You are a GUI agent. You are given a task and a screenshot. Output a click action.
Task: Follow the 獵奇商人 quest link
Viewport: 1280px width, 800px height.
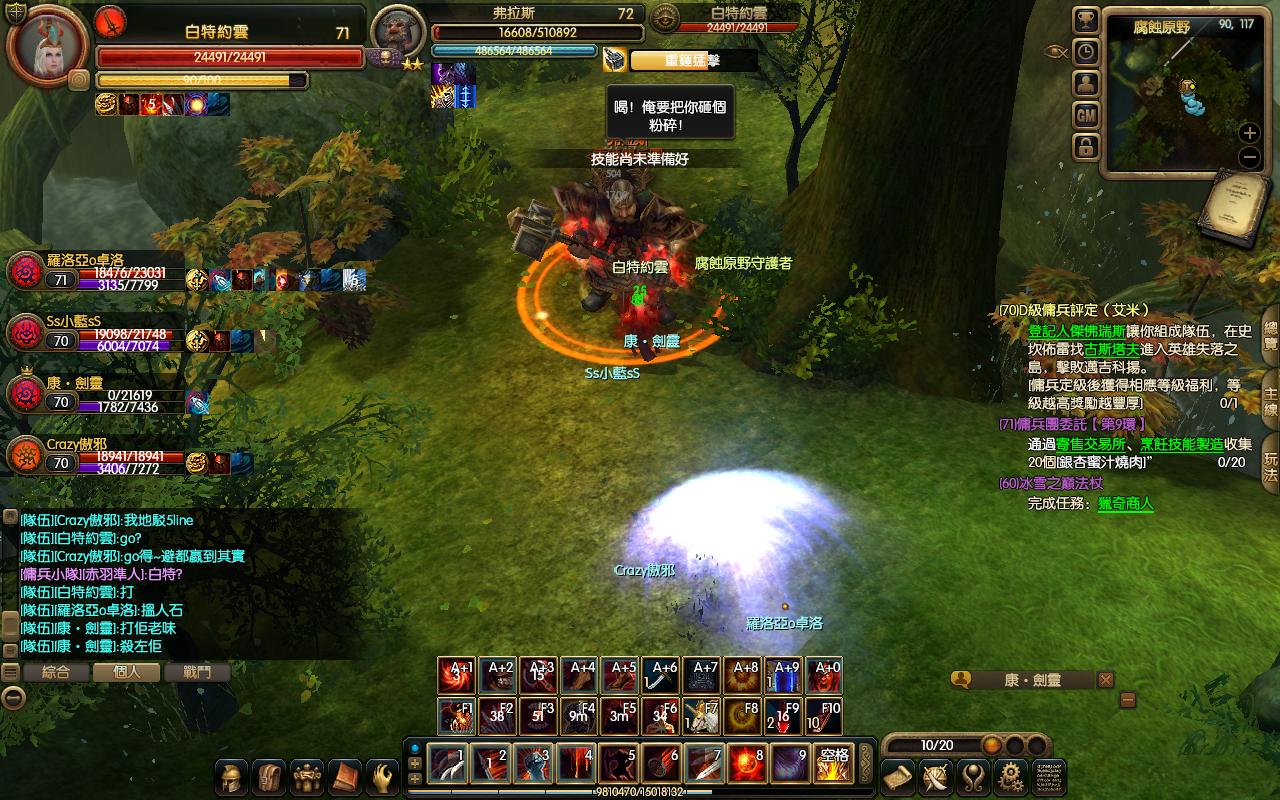[1125, 504]
